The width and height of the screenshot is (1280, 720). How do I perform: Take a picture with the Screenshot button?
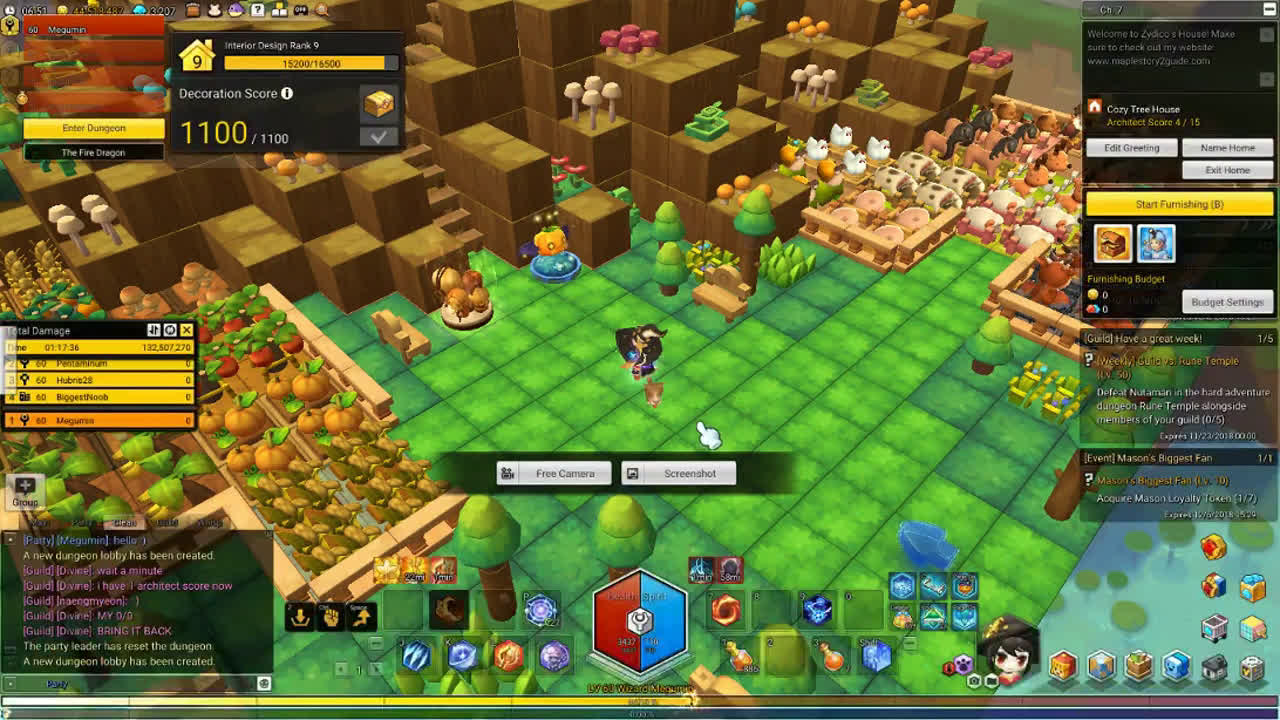coord(679,473)
